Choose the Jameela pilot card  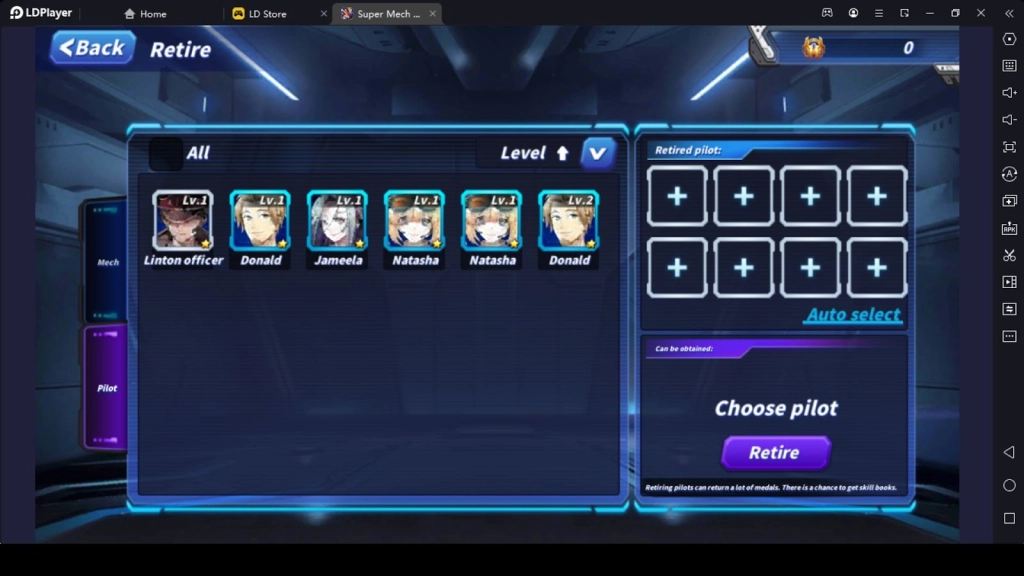click(337, 220)
